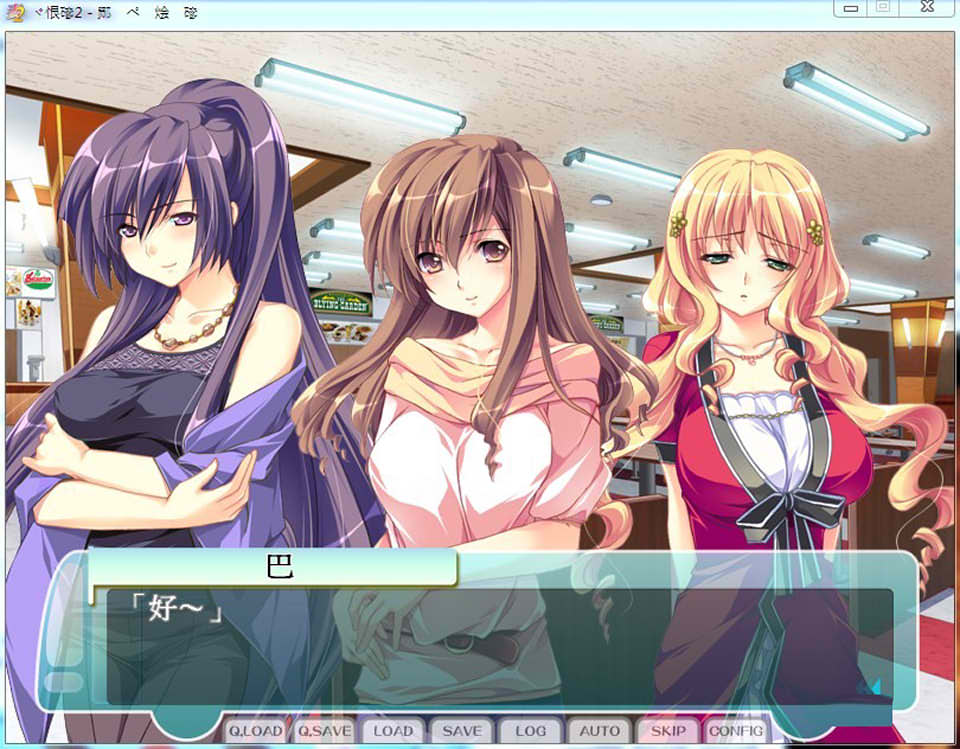Click the Q.LOAD quick load button
The width and height of the screenshot is (960, 749).
[x=255, y=731]
